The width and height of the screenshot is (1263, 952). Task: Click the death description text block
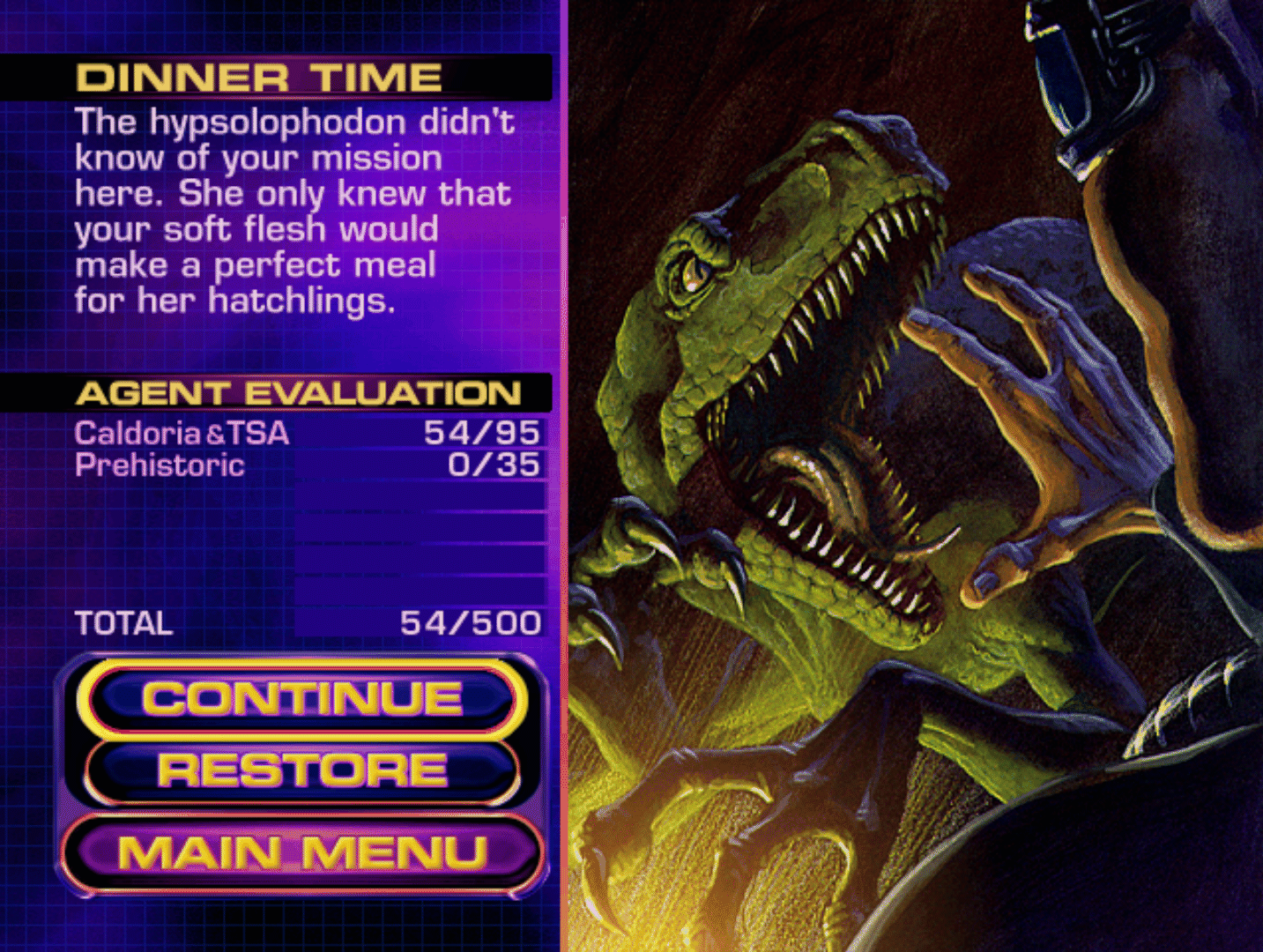point(291,210)
